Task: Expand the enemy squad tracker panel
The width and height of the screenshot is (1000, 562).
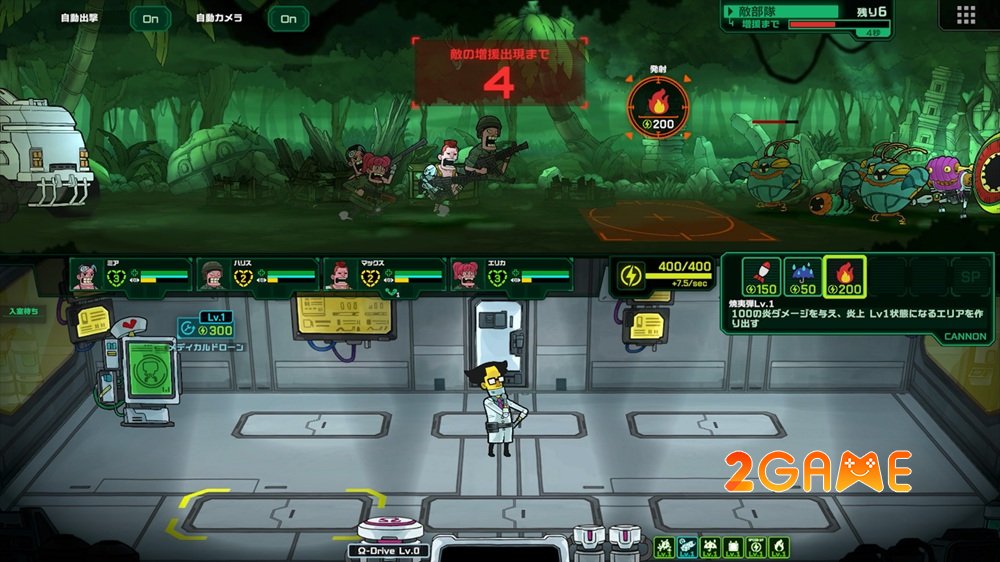Action: [x=731, y=10]
